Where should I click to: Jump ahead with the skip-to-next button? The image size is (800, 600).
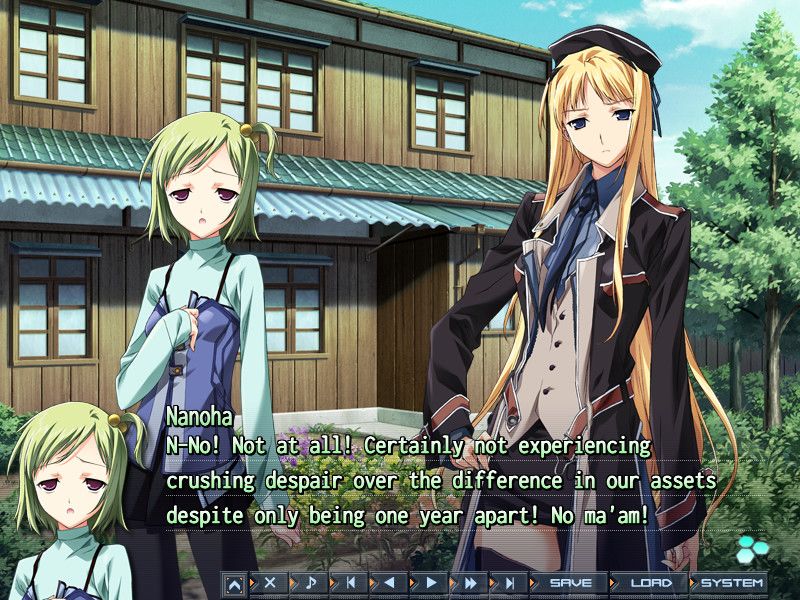pyautogui.click(x=510, y=582)
